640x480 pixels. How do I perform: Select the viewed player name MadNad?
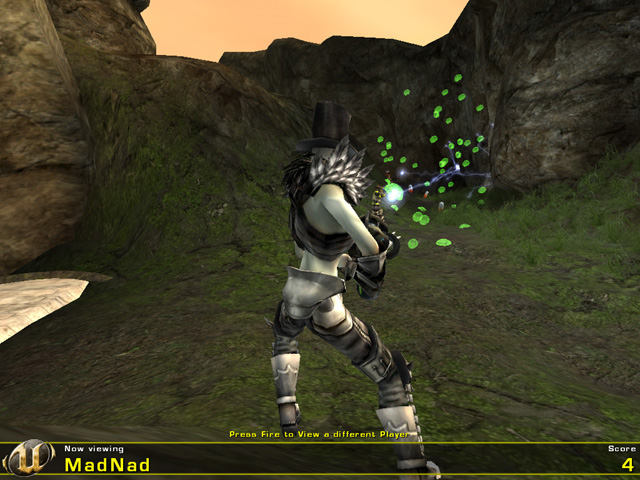coord(107,465)
